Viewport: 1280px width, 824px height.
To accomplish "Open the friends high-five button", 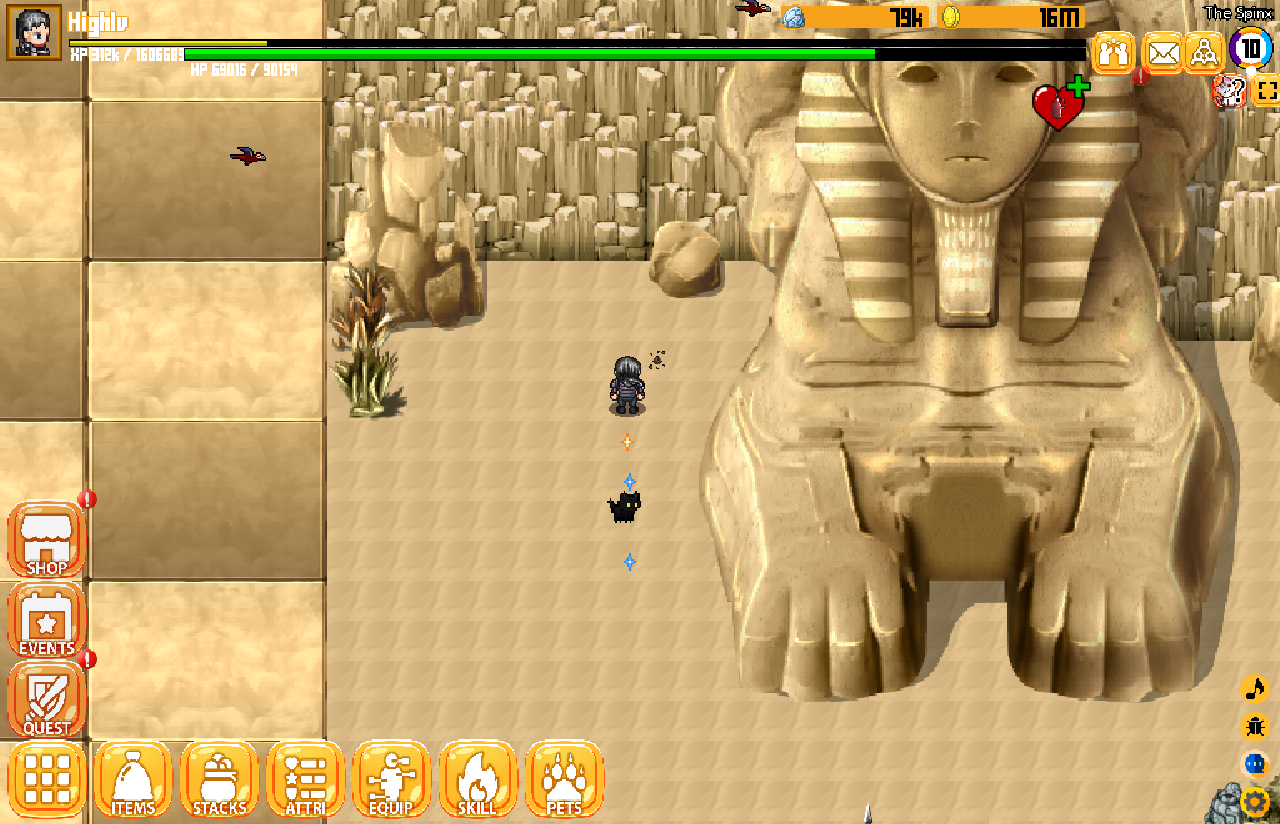I will (x=1112, y=52).
